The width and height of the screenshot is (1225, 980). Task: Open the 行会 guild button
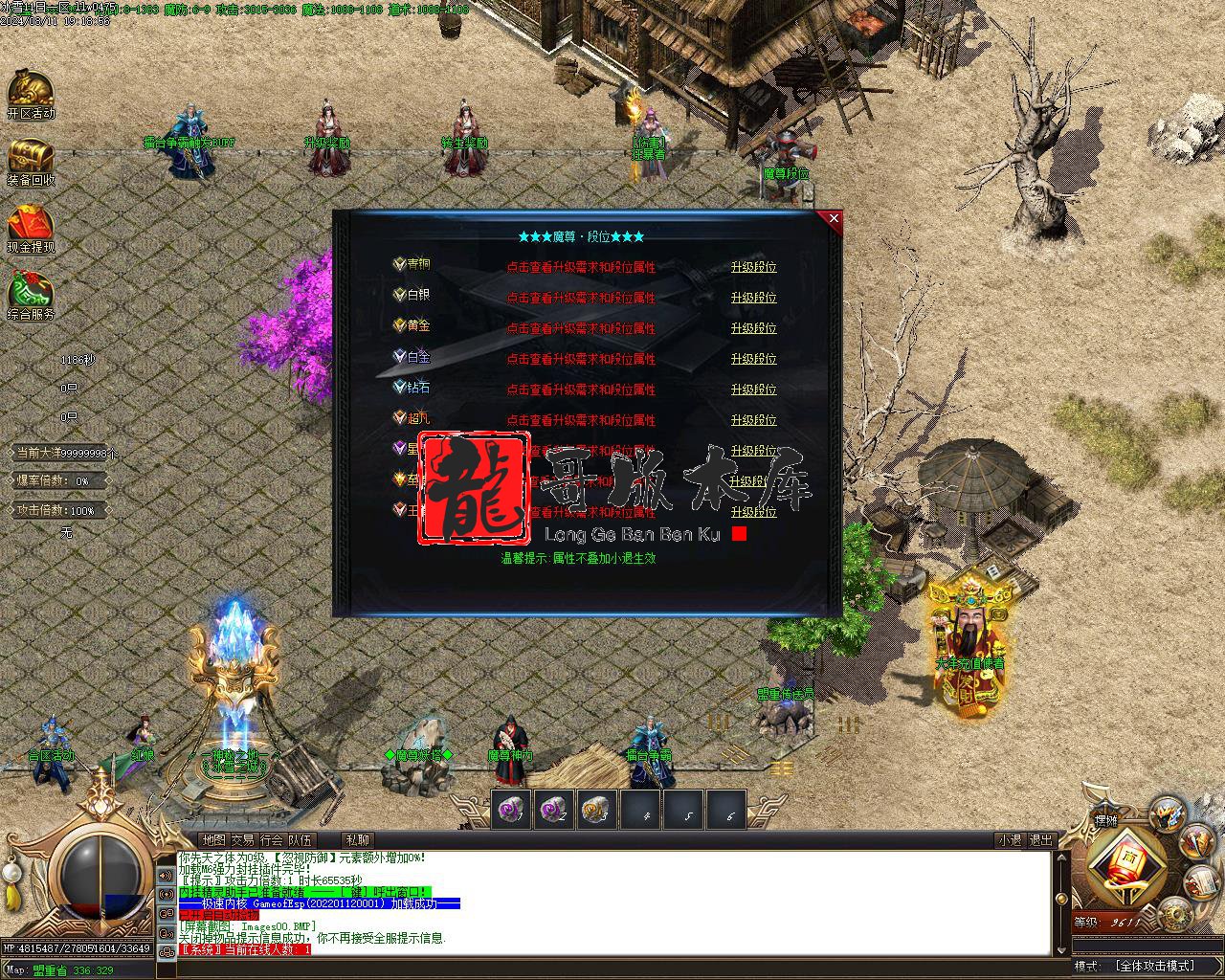[x=272, y=840]
